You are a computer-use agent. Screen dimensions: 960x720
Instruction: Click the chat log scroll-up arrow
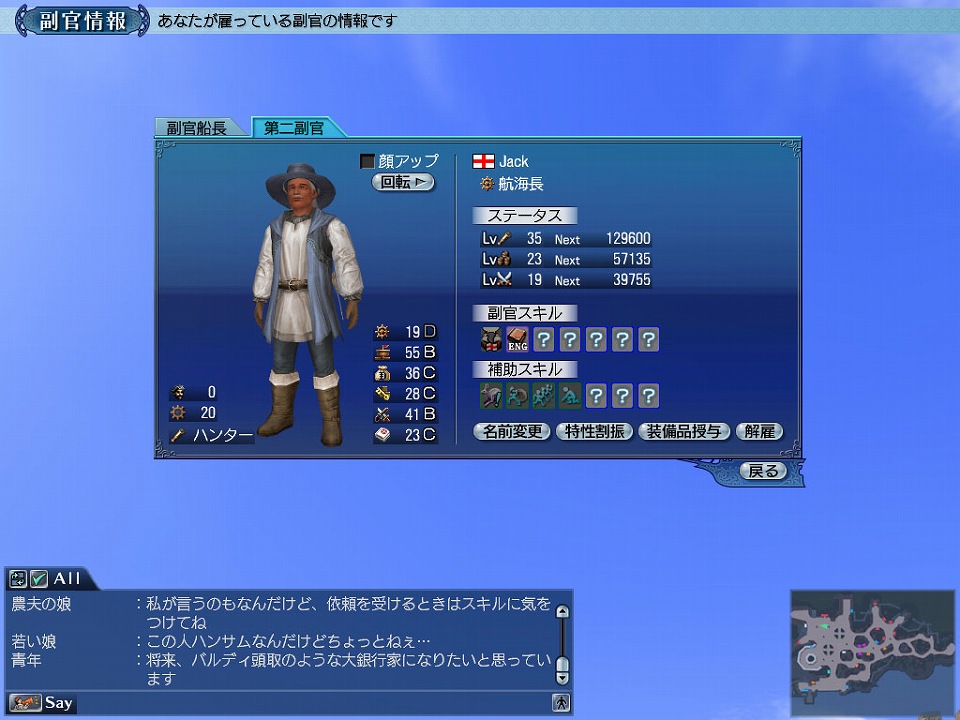pos(562,611)
